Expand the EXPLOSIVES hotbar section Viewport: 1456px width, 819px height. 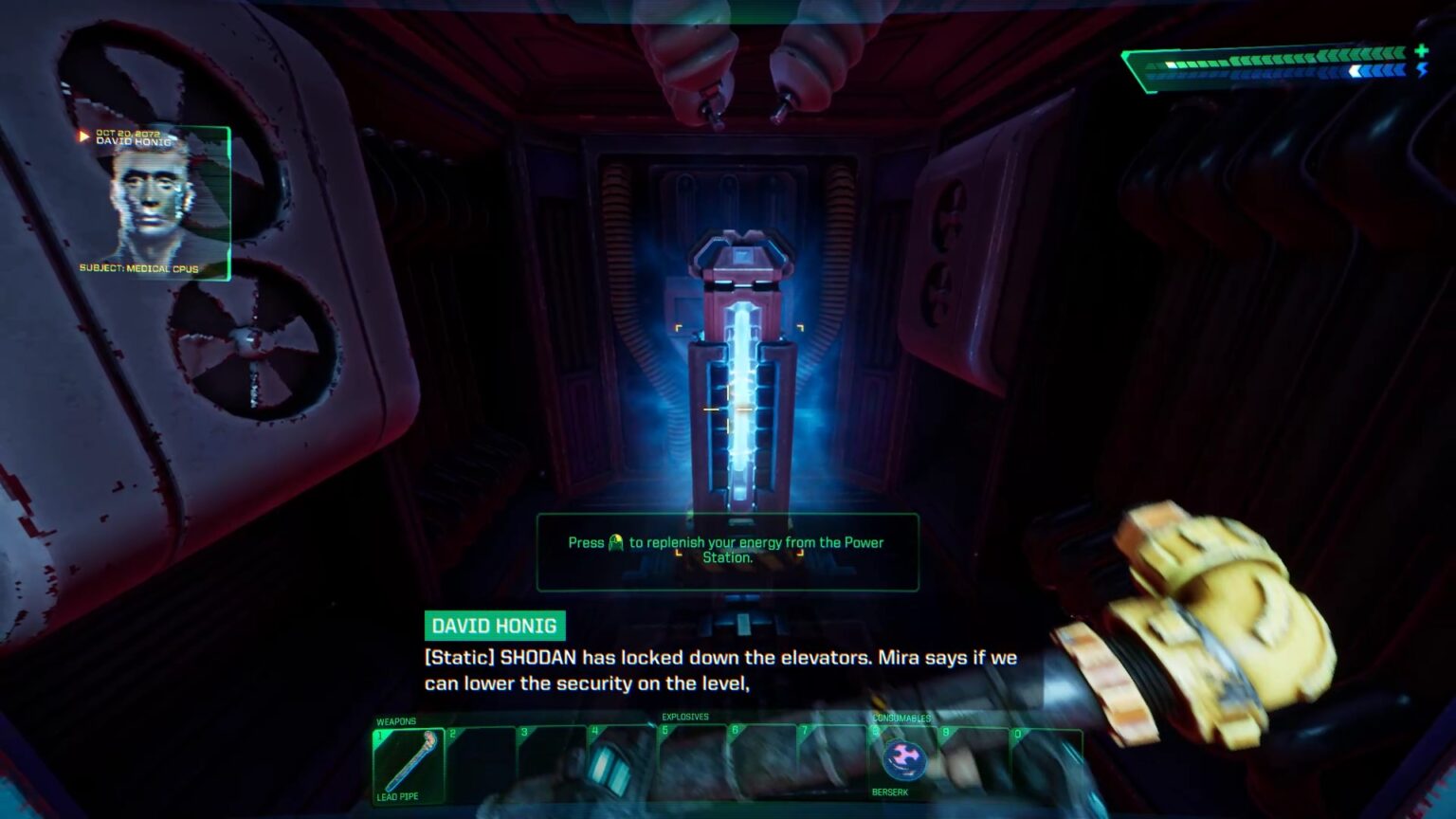(x=686, y=717)
